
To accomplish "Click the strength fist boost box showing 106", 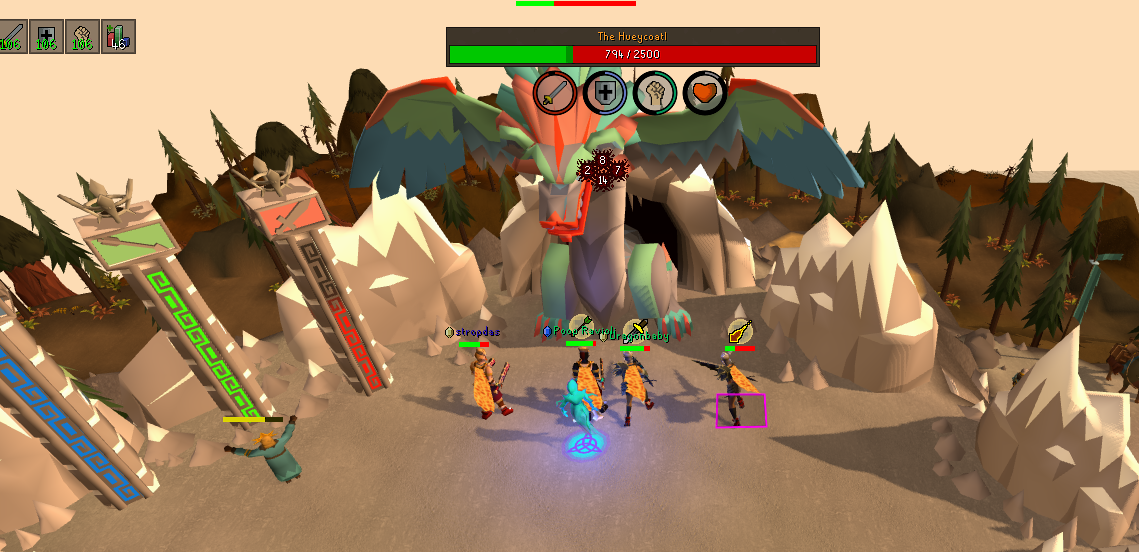I will click(82, 36).
